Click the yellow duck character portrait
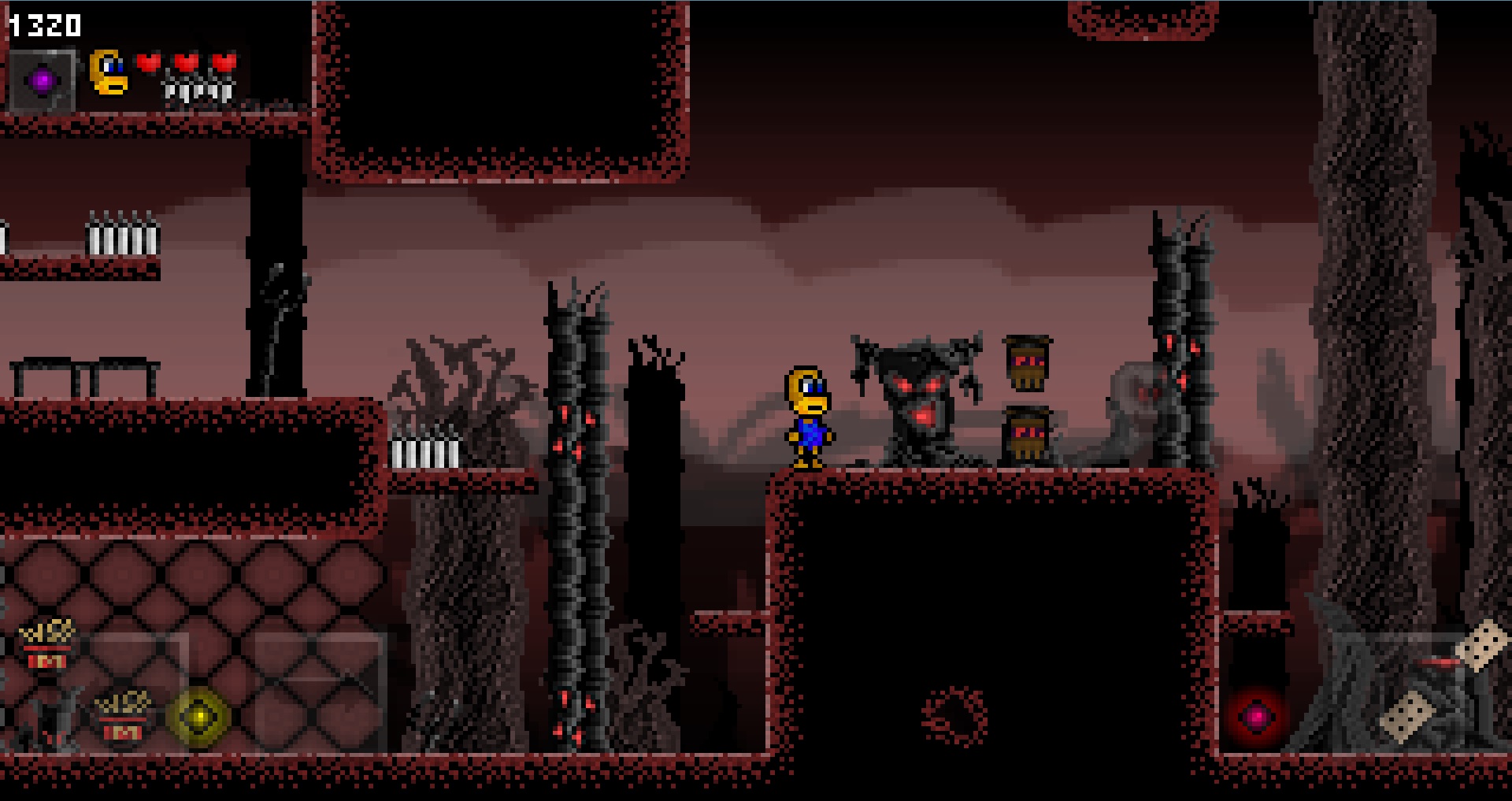Screen dimensions: 1512x801 [109, 72]
